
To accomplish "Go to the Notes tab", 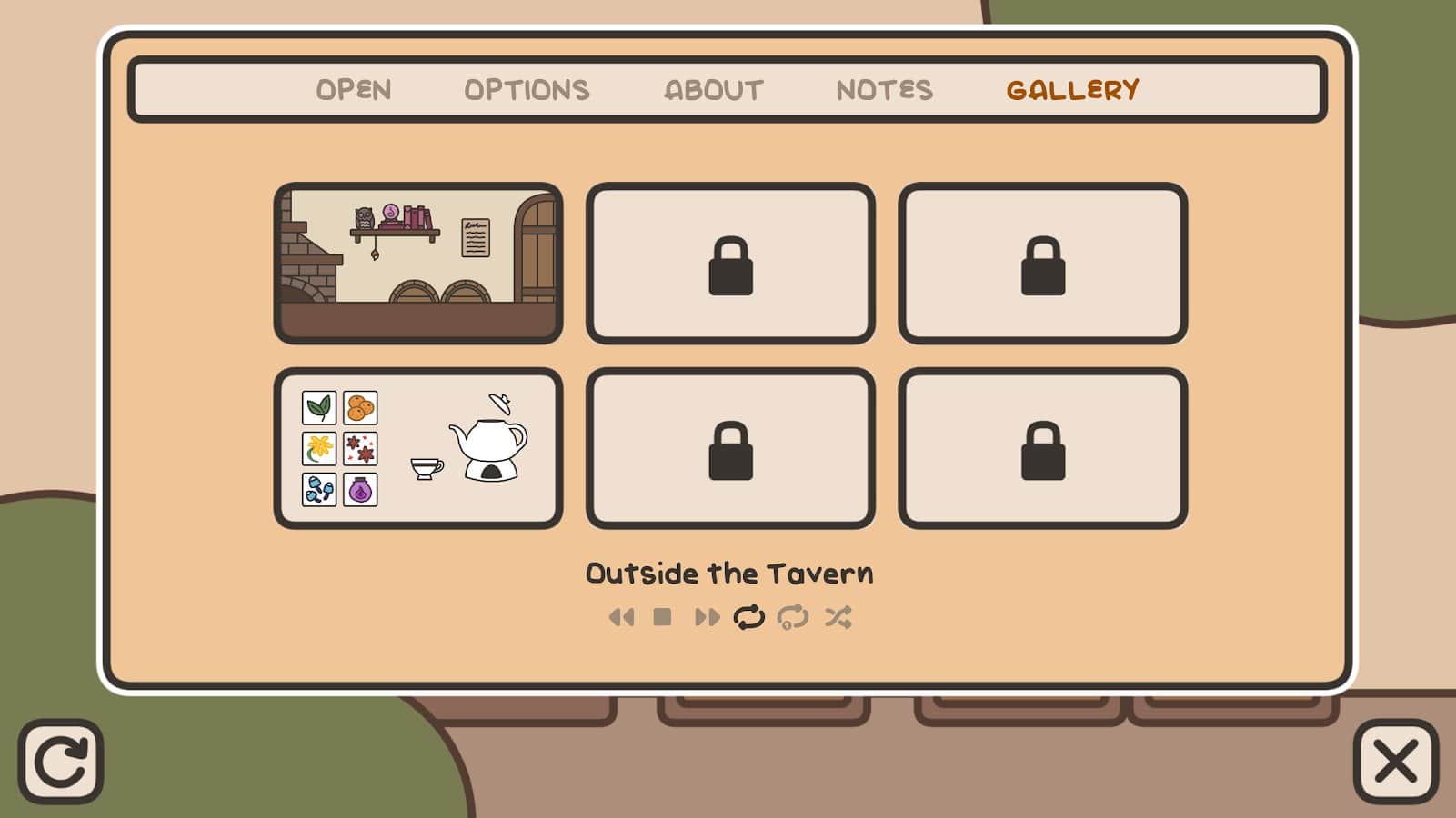I will (x=884, y=90).
